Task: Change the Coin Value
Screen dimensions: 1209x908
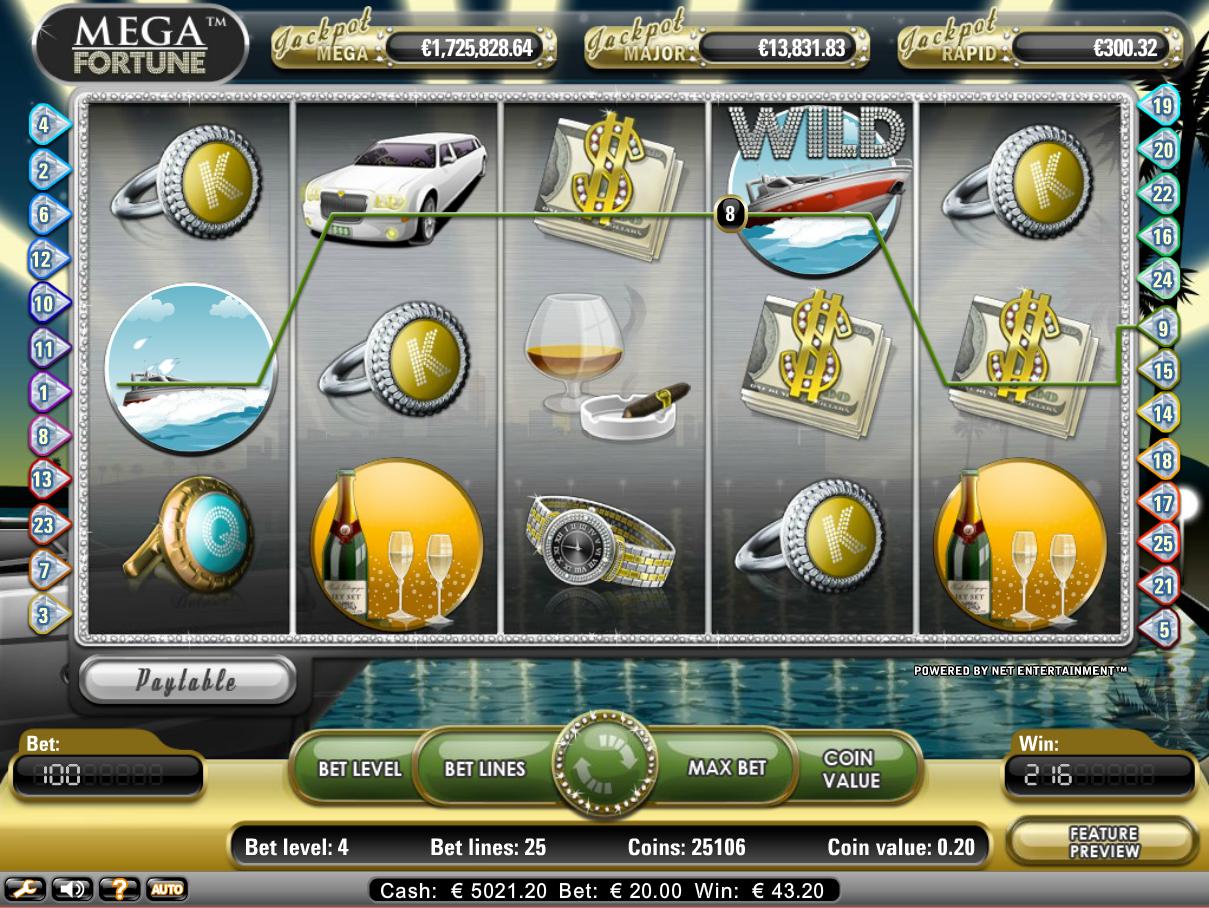Action: click(849, 768)
